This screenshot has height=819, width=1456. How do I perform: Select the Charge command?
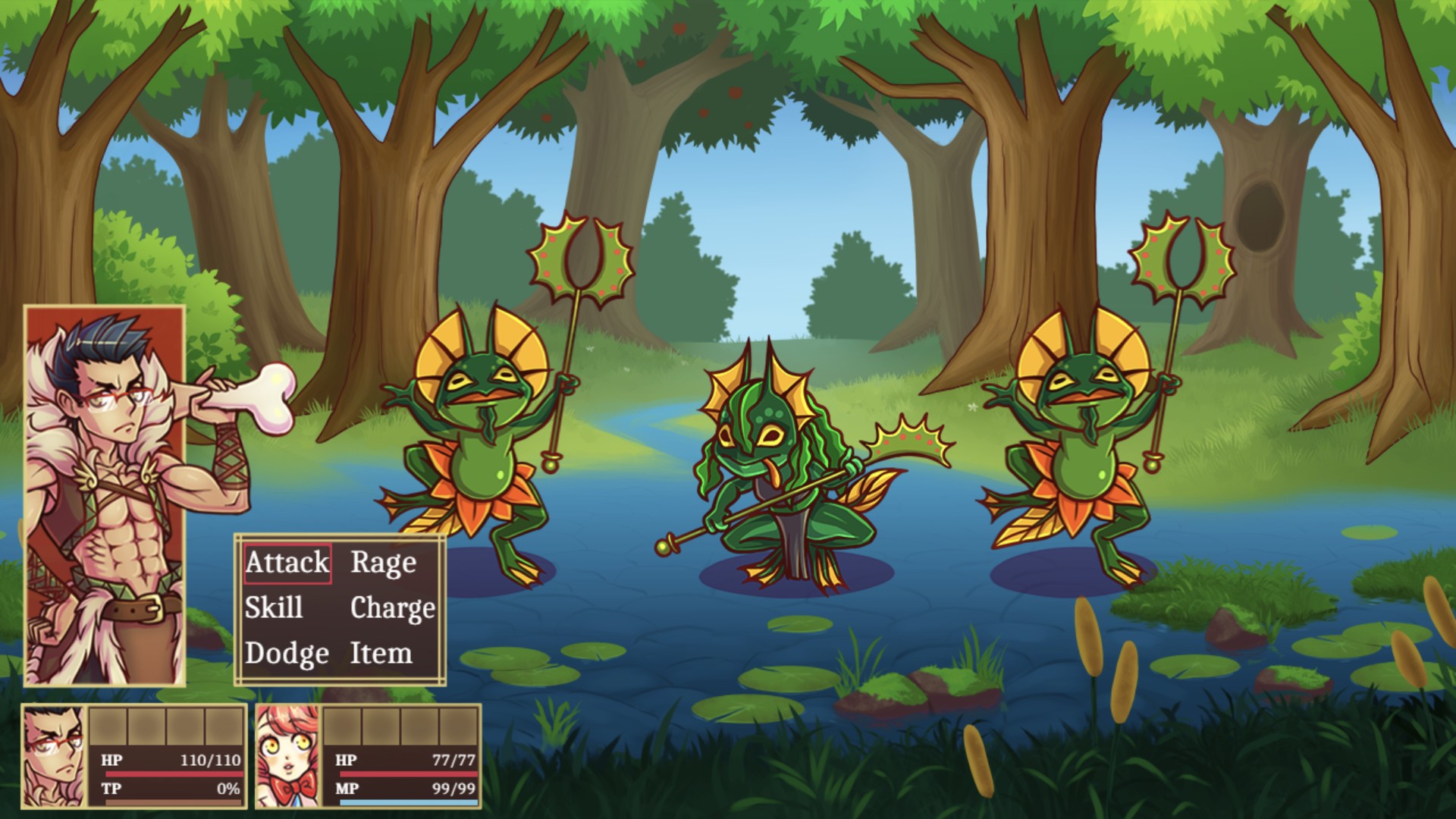pos(392,608)
